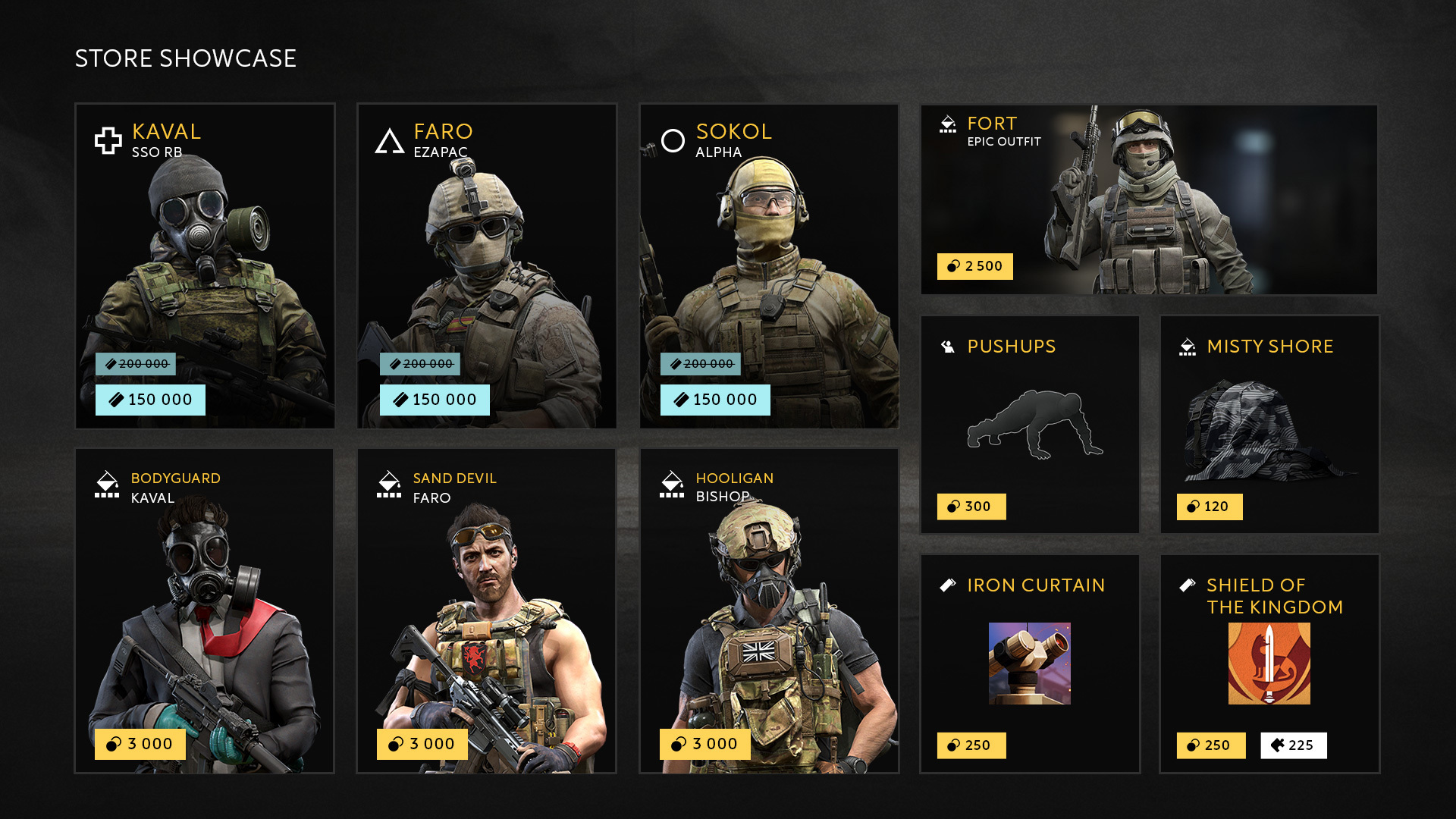Click the outfit tier icon on HOOLIGAN card

[x=672, y=483]
